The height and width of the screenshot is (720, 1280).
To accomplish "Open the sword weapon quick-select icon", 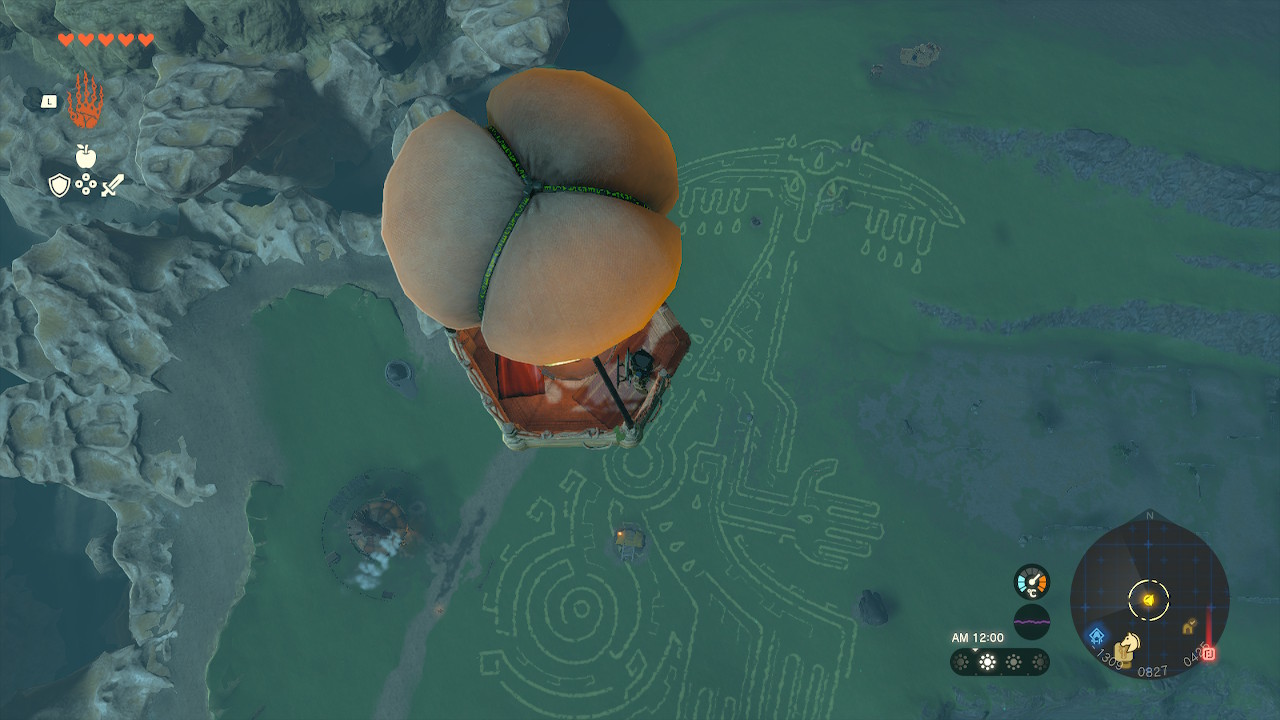I will [x=112, y=185].
